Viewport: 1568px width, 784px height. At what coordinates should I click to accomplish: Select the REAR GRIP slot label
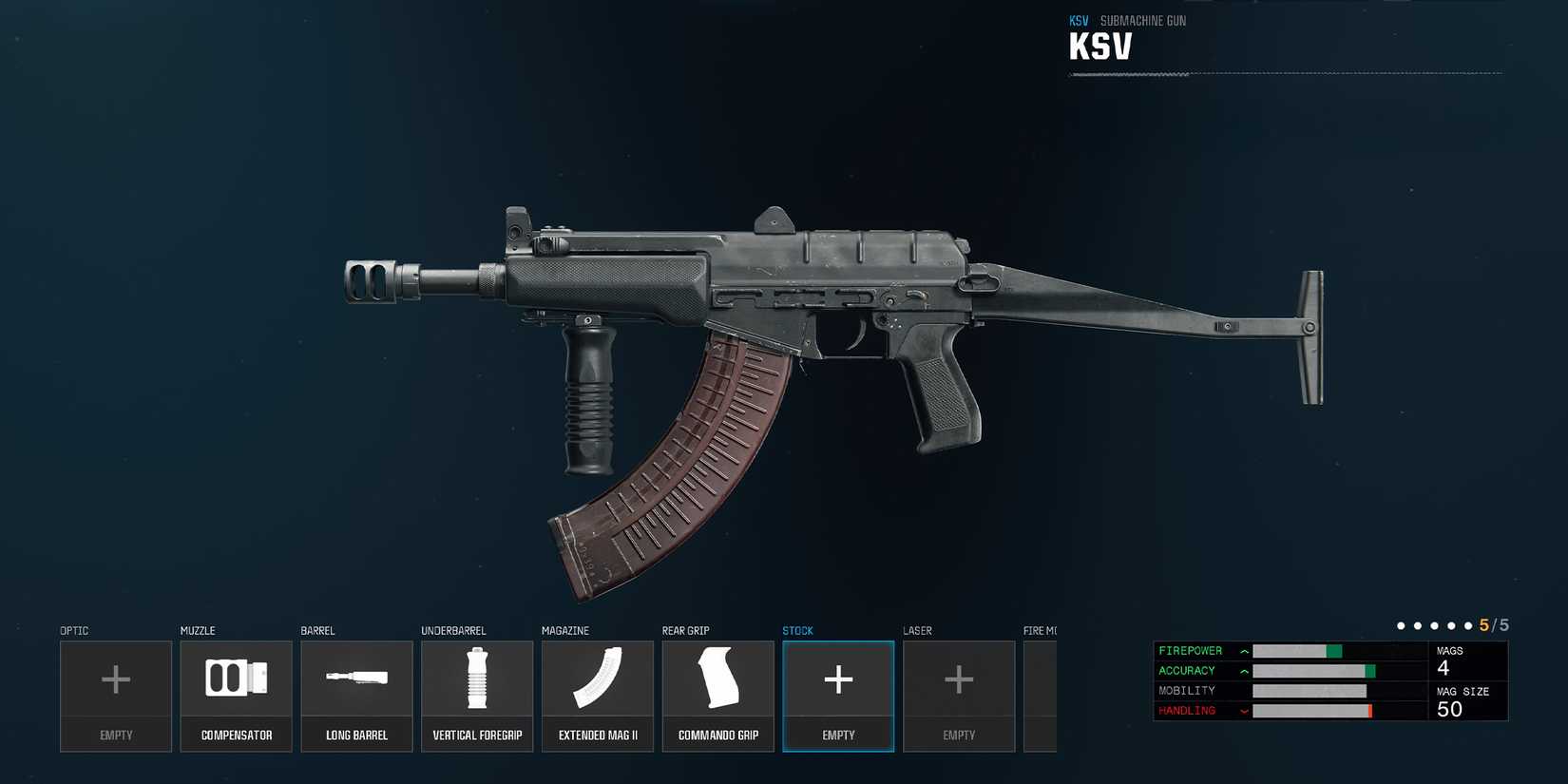point(686,630)
